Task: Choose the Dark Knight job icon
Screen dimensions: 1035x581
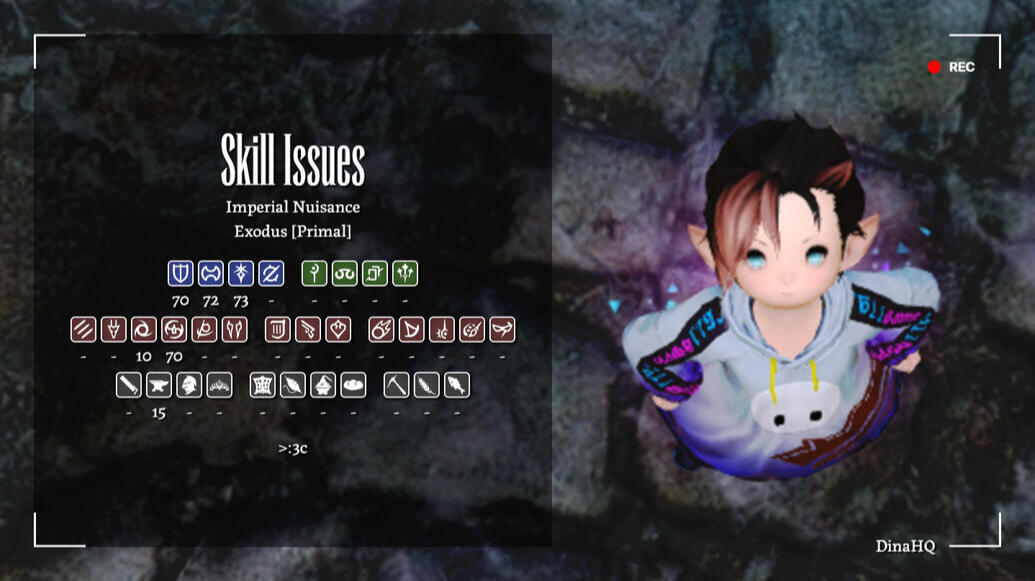Action: tap(240, 273)
